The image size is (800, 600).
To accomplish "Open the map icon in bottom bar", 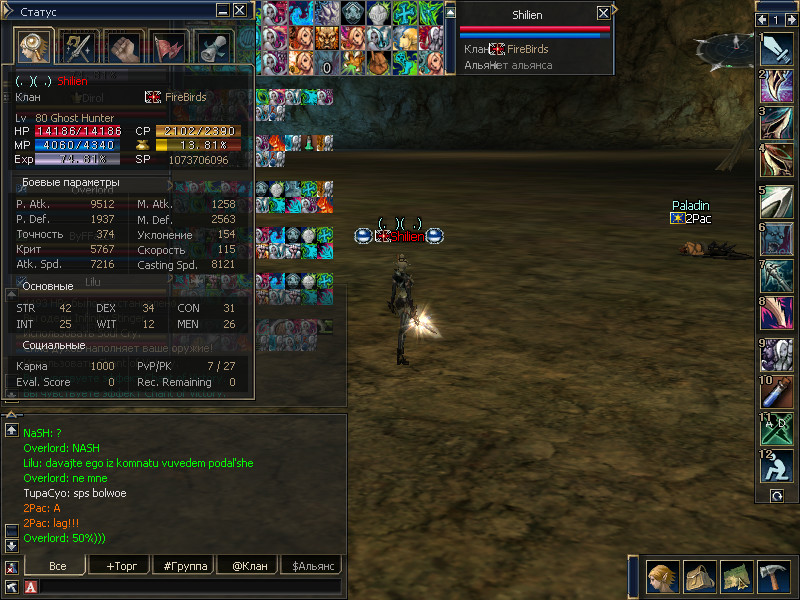I will (736, 578).
